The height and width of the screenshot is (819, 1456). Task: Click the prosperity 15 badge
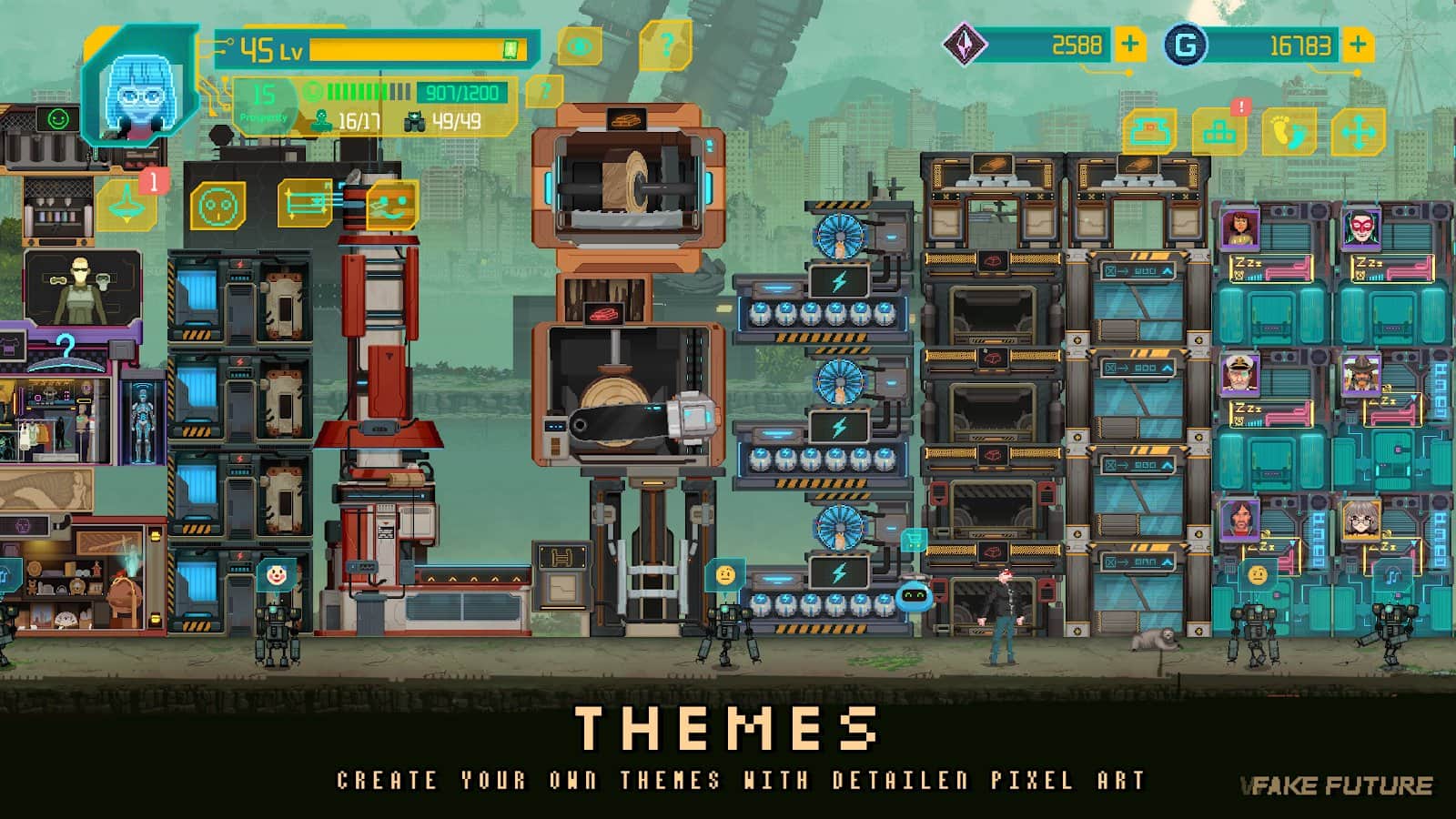point(264,100)
